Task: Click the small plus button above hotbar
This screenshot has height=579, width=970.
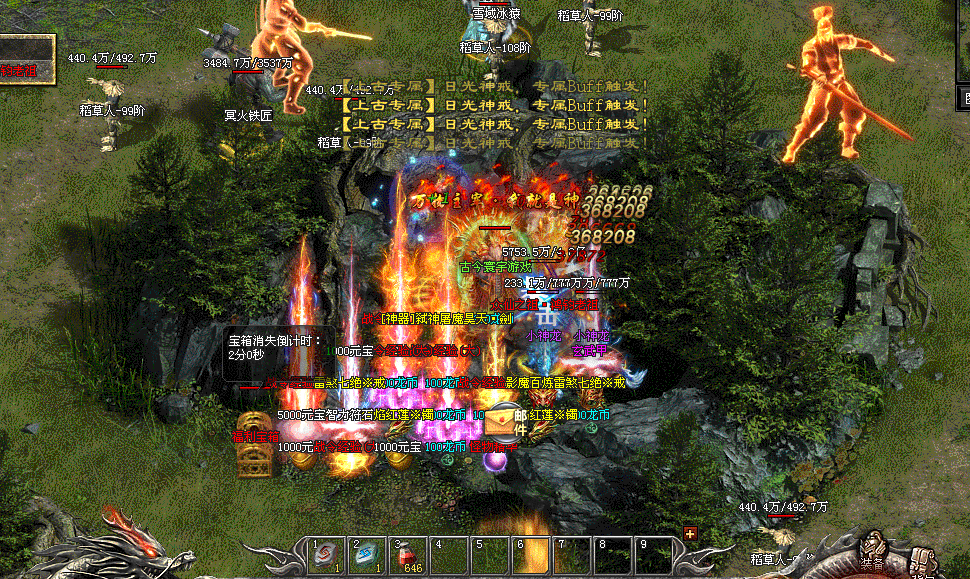Action: tap(689, 533)
